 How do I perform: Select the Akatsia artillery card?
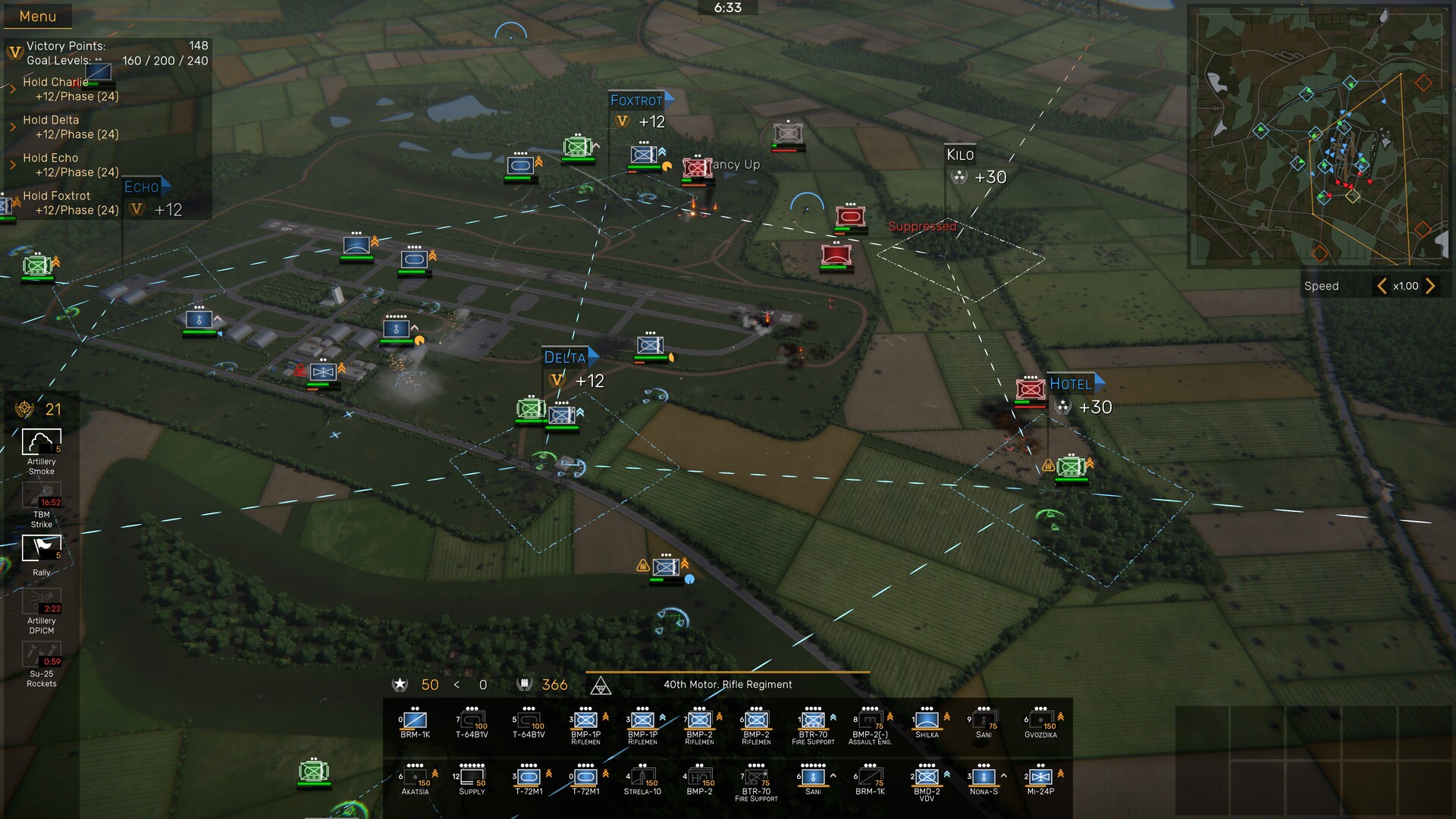click(x=415, y=779)
